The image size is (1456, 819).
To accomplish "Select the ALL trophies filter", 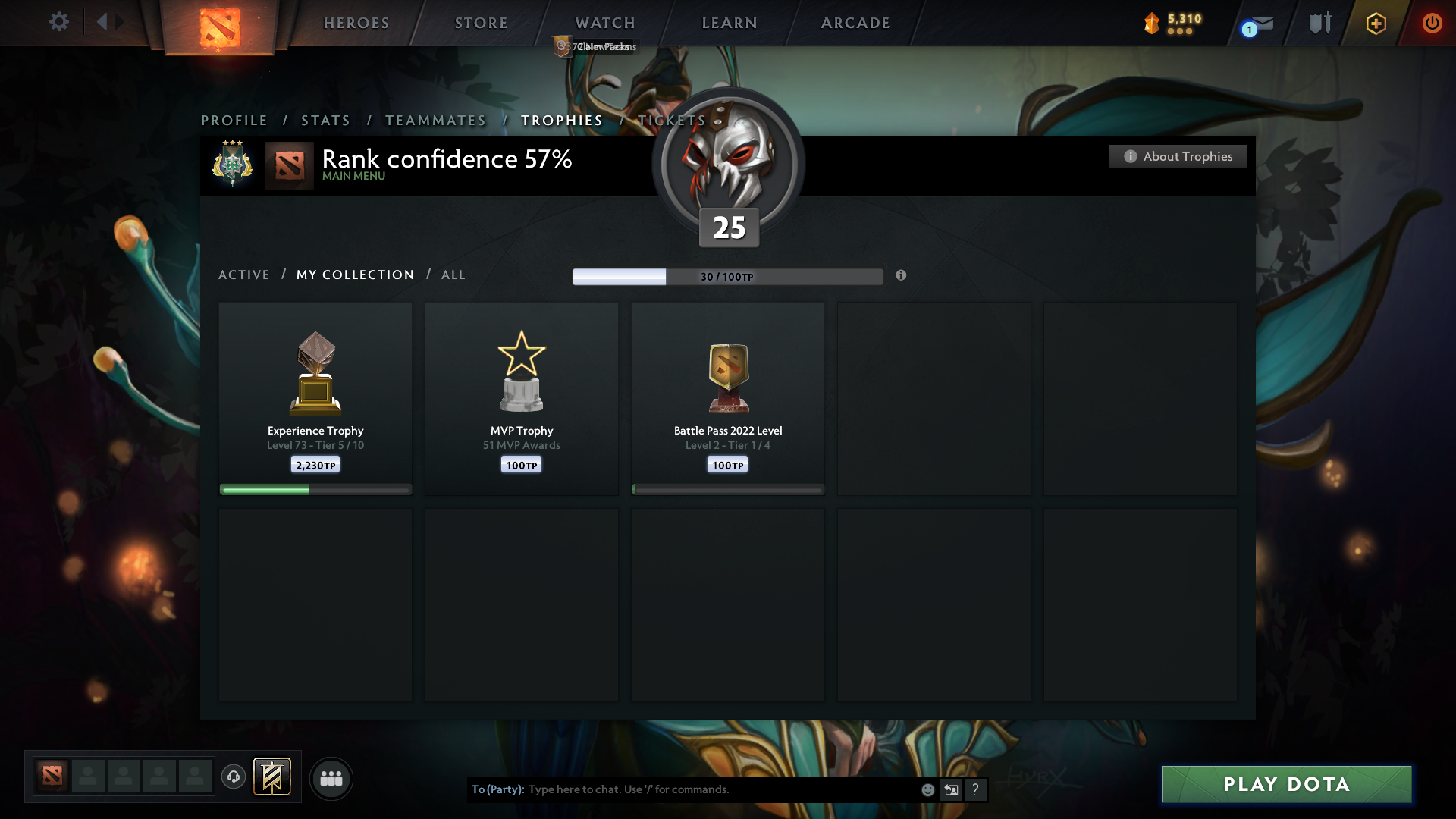I will pos(453,275).
